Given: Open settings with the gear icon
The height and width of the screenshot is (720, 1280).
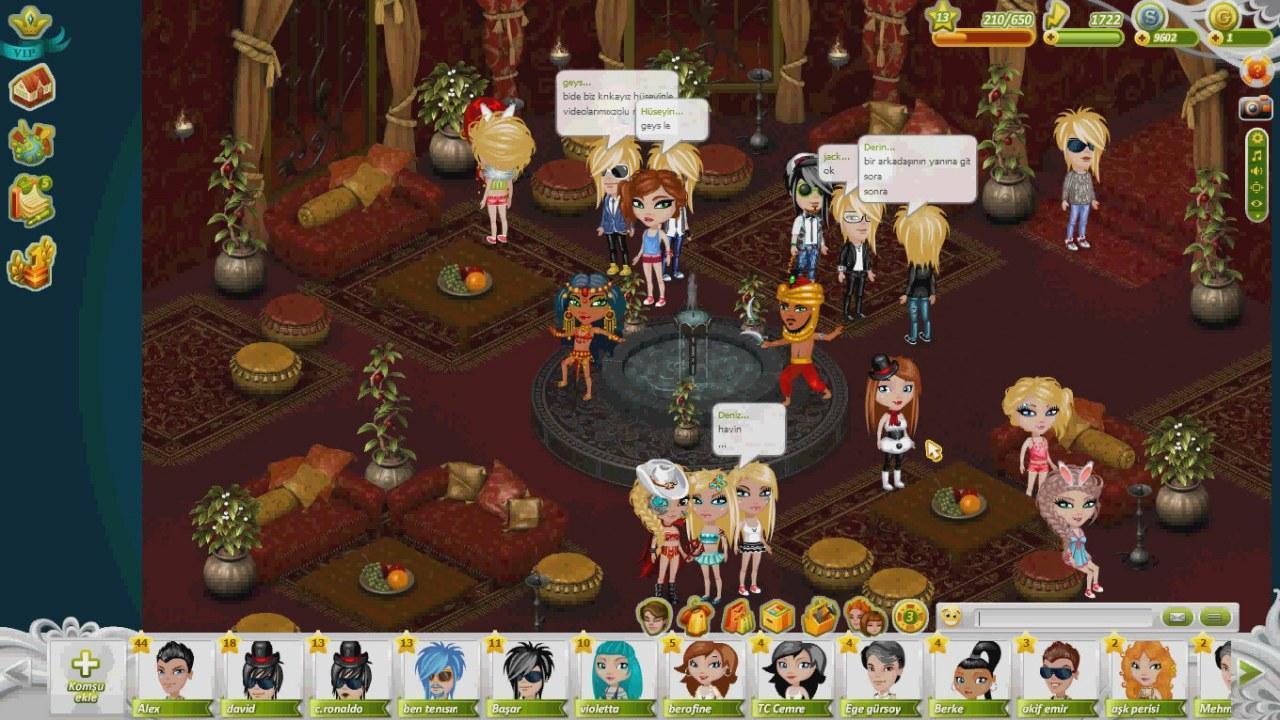Looking at the screenshot, I should [x=1257, y=138].
